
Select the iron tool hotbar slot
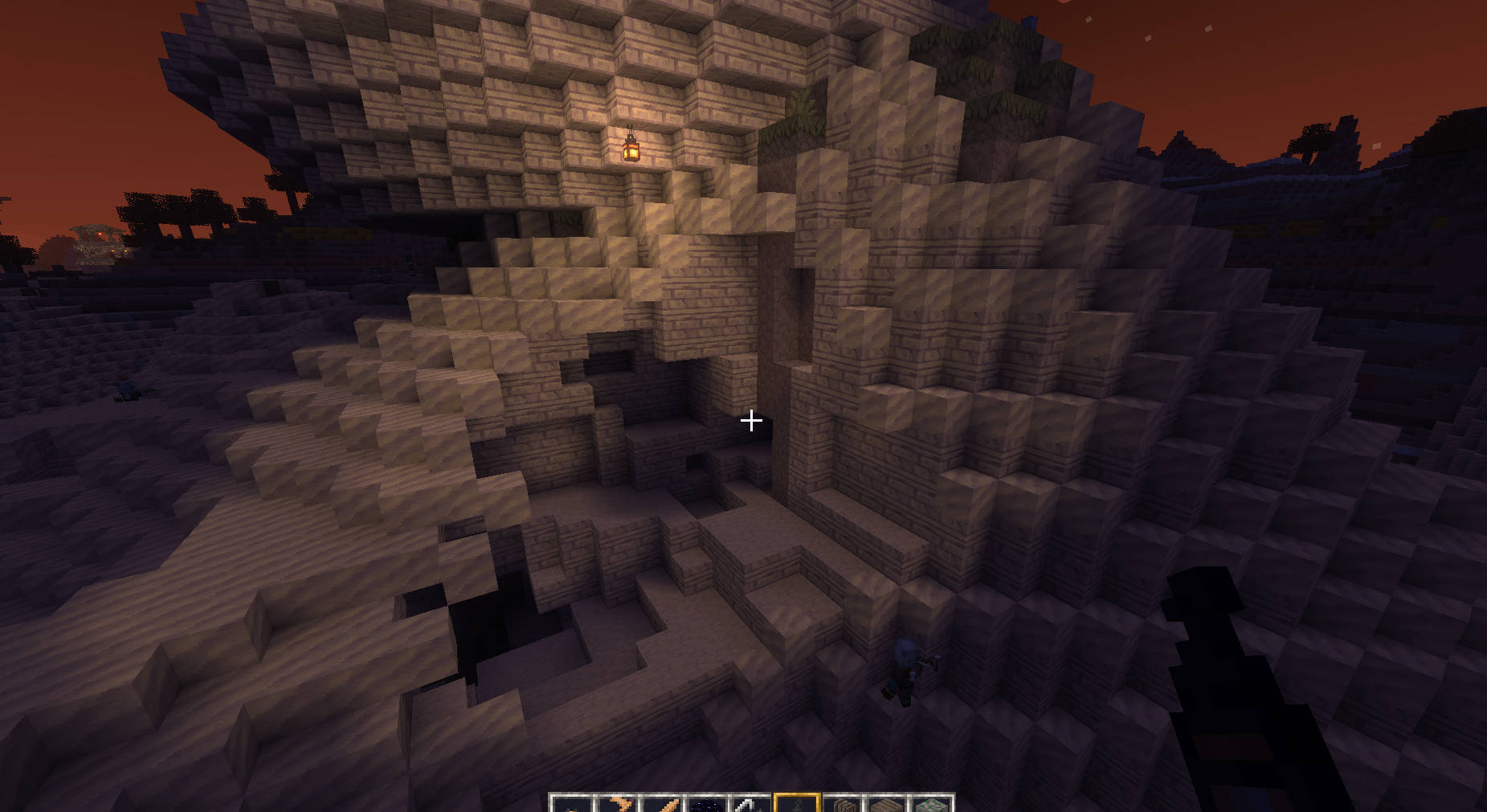coord(752,804)
